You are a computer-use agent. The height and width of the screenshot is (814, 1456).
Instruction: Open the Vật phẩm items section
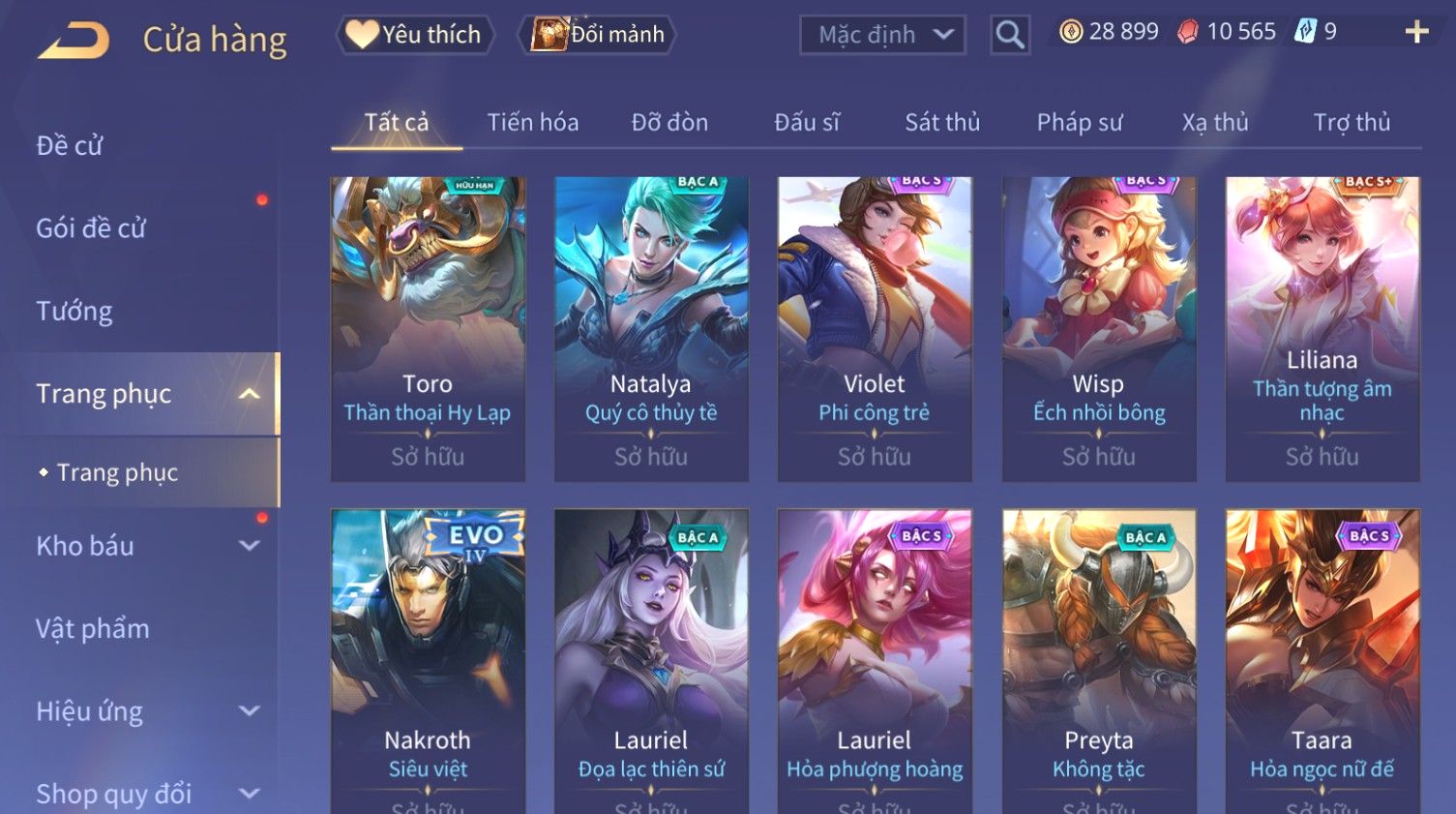(93, 629)
